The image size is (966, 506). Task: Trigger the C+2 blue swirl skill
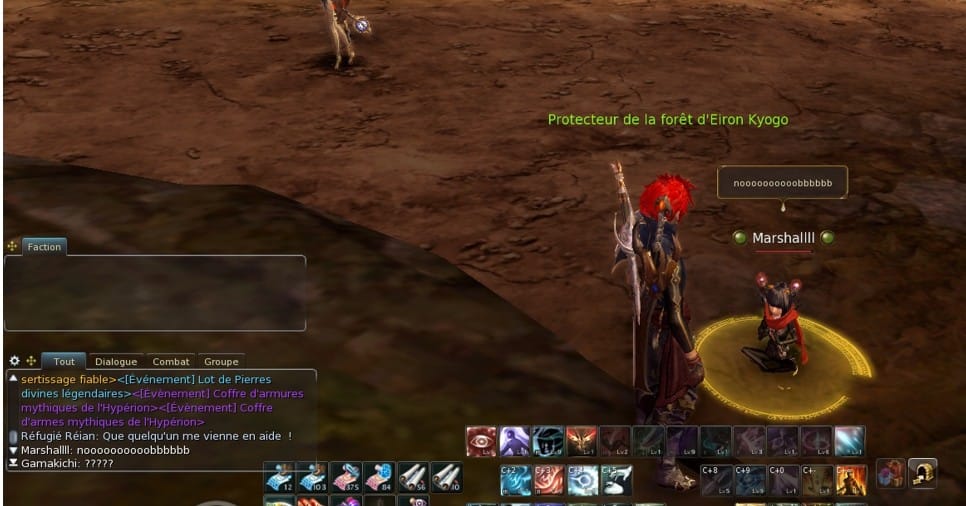pyautogui.click(x=515, y=480)
